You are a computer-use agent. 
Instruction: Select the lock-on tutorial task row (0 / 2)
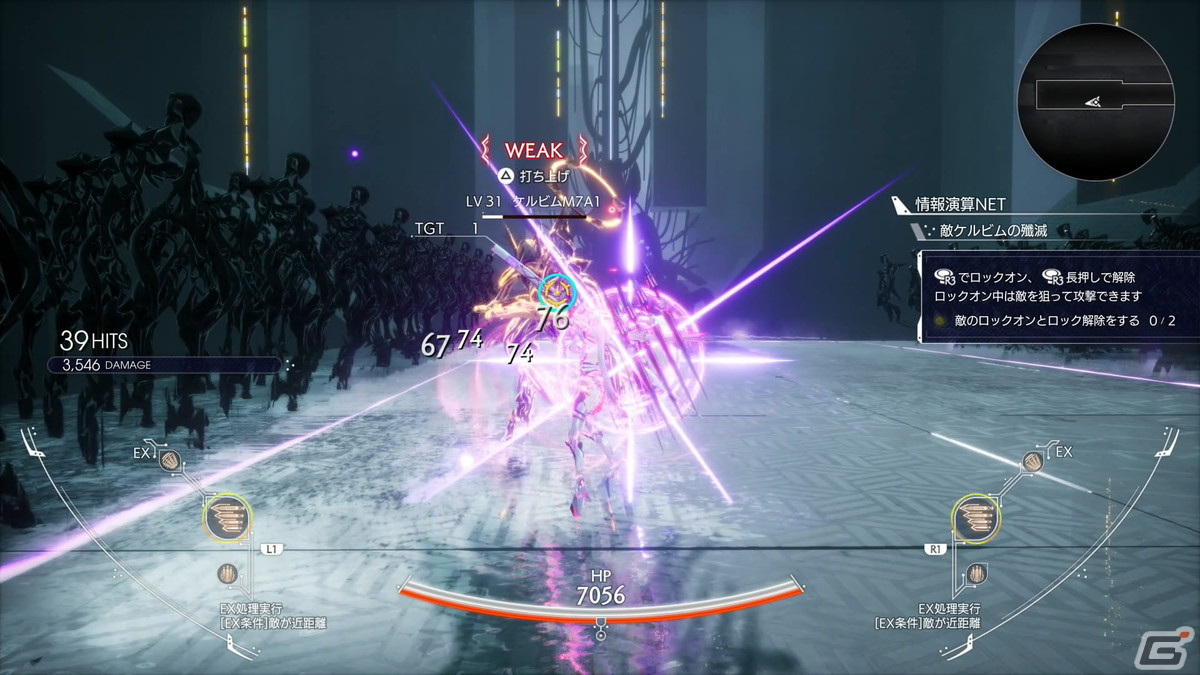click(x=1056, y=321)
